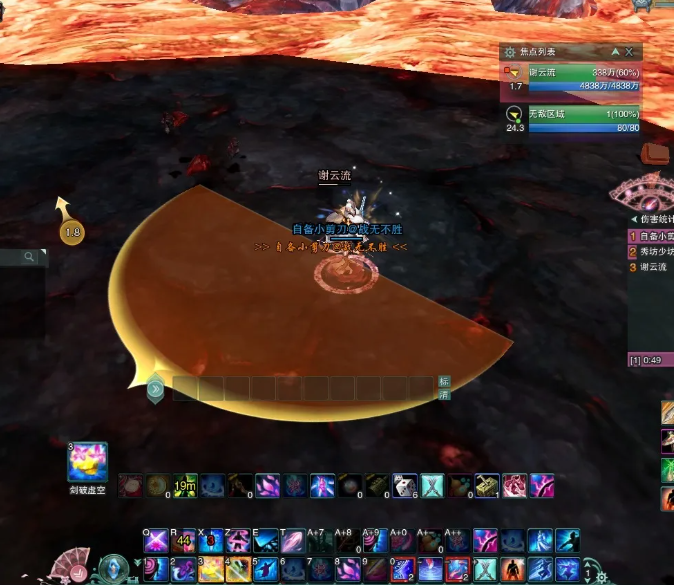Close the focus list panel
This screenshot has width=674, height=585.
click(629, 52)
